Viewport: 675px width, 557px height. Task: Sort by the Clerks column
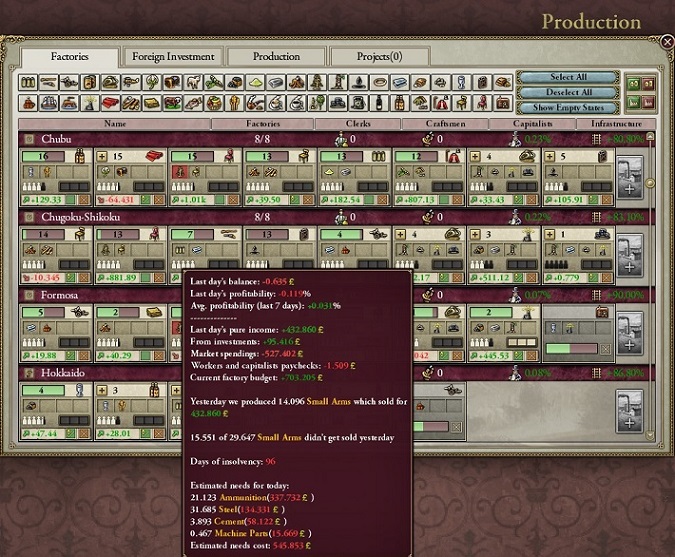[x=357, y=124]
